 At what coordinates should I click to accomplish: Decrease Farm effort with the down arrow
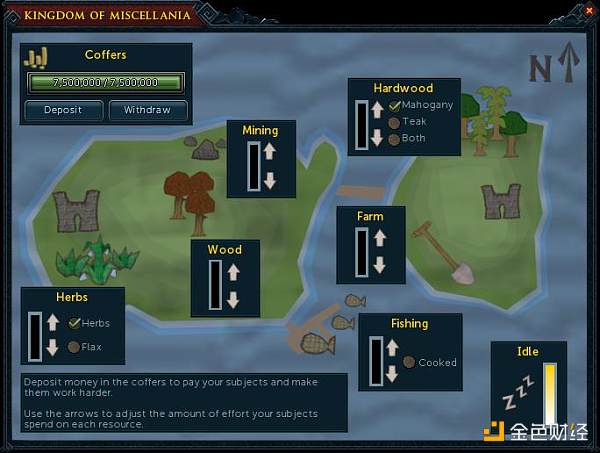pos(378,266)
